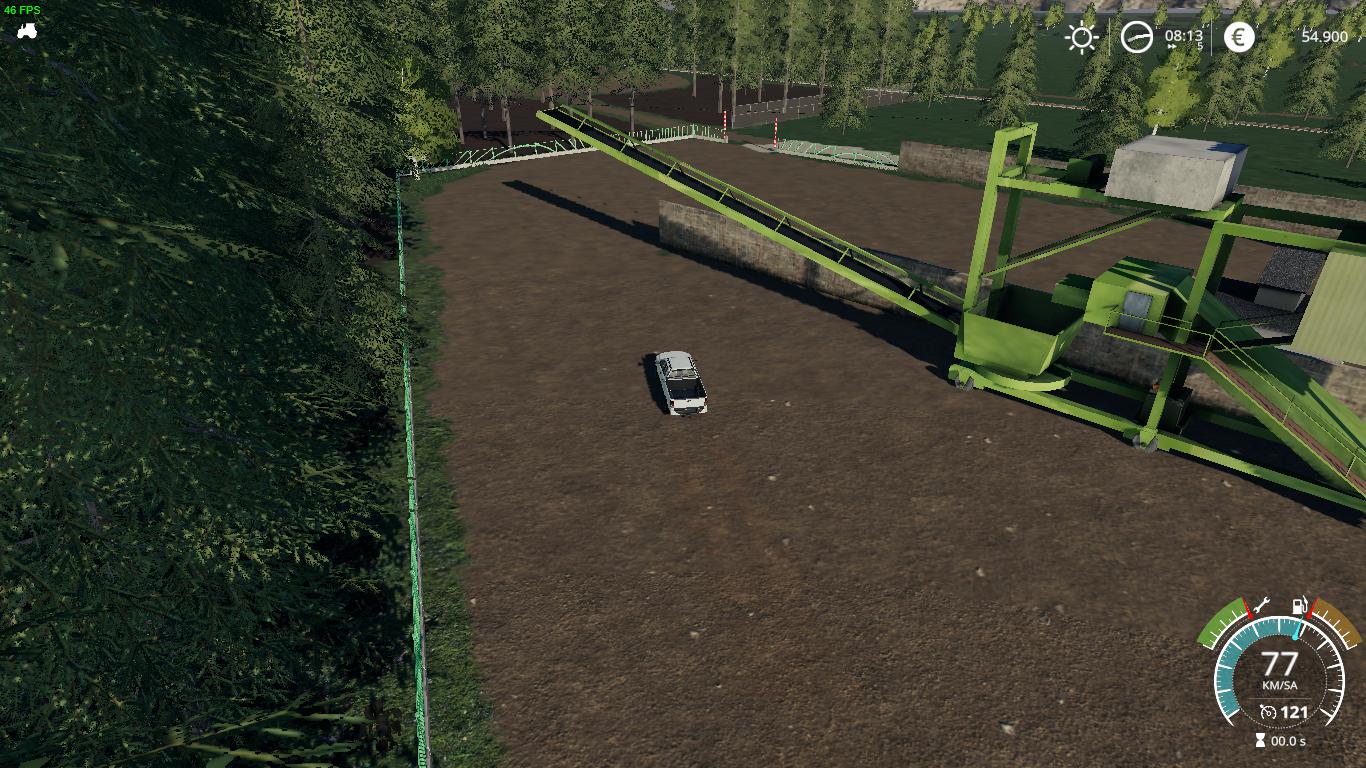Click the game clock icon

(x=1136, y=38)
